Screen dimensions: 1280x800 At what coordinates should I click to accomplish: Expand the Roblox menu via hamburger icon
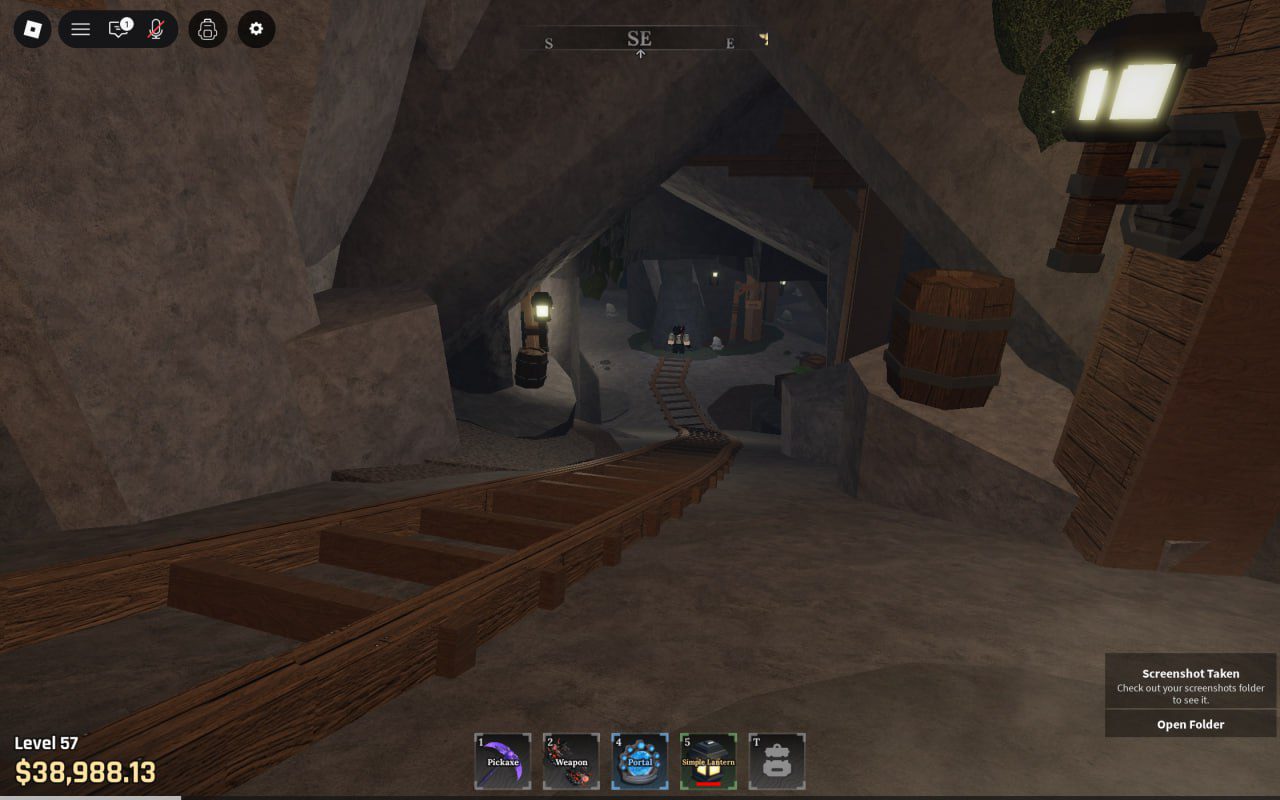pyautogui.click(x=81, y=29)
